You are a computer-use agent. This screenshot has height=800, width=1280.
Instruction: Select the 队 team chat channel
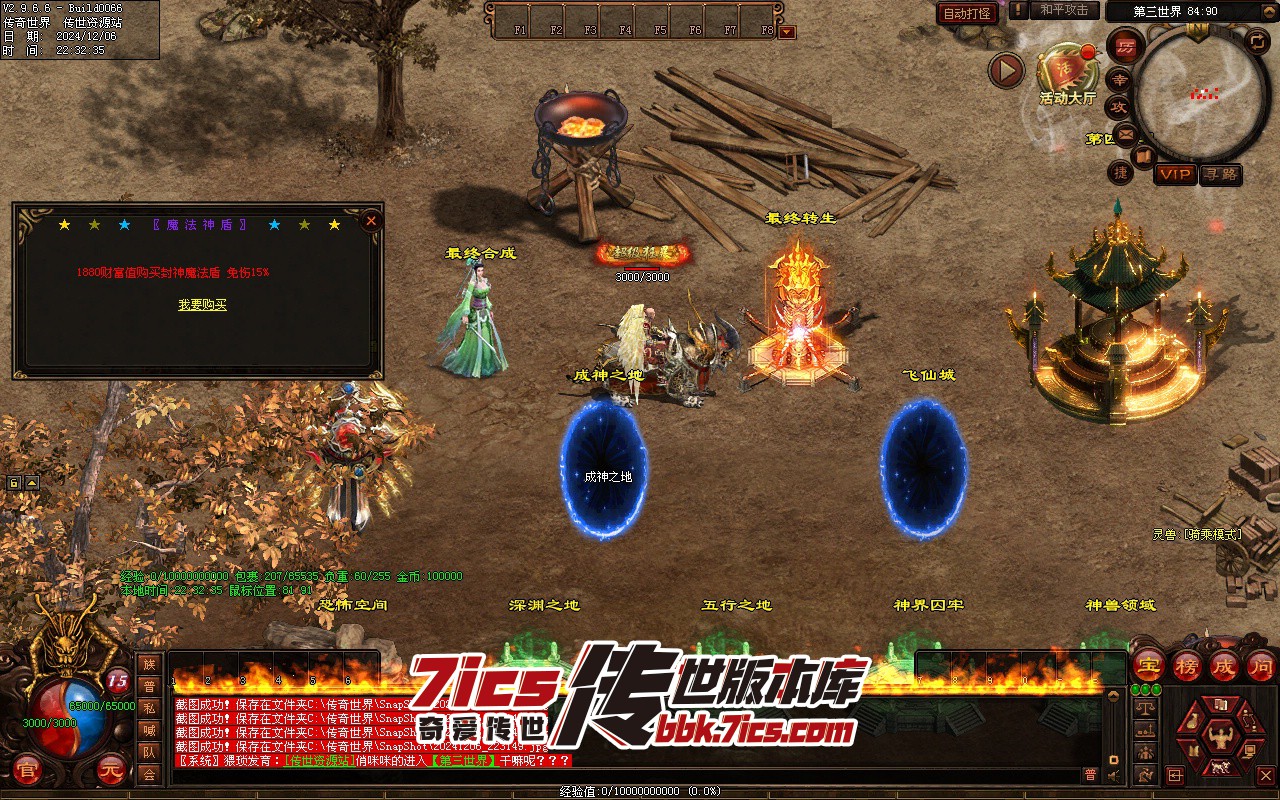pos(149,752)
